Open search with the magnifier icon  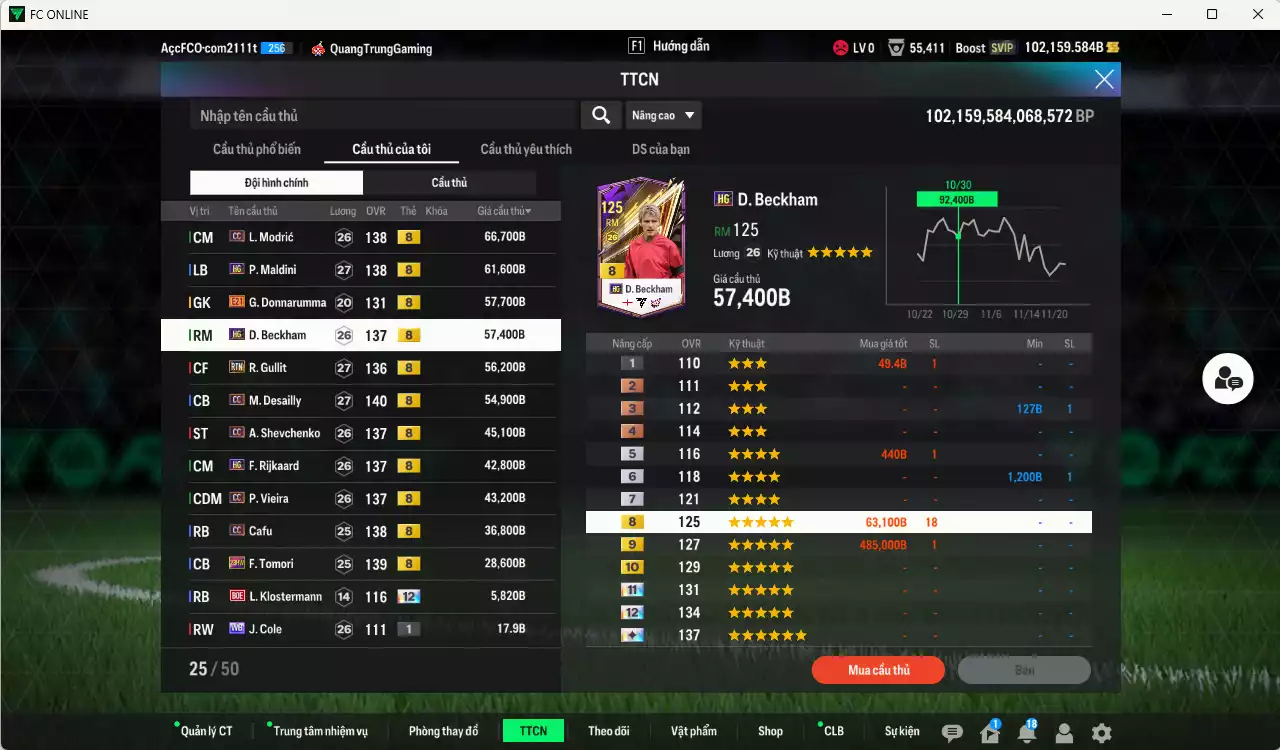[x=600, y=115]
